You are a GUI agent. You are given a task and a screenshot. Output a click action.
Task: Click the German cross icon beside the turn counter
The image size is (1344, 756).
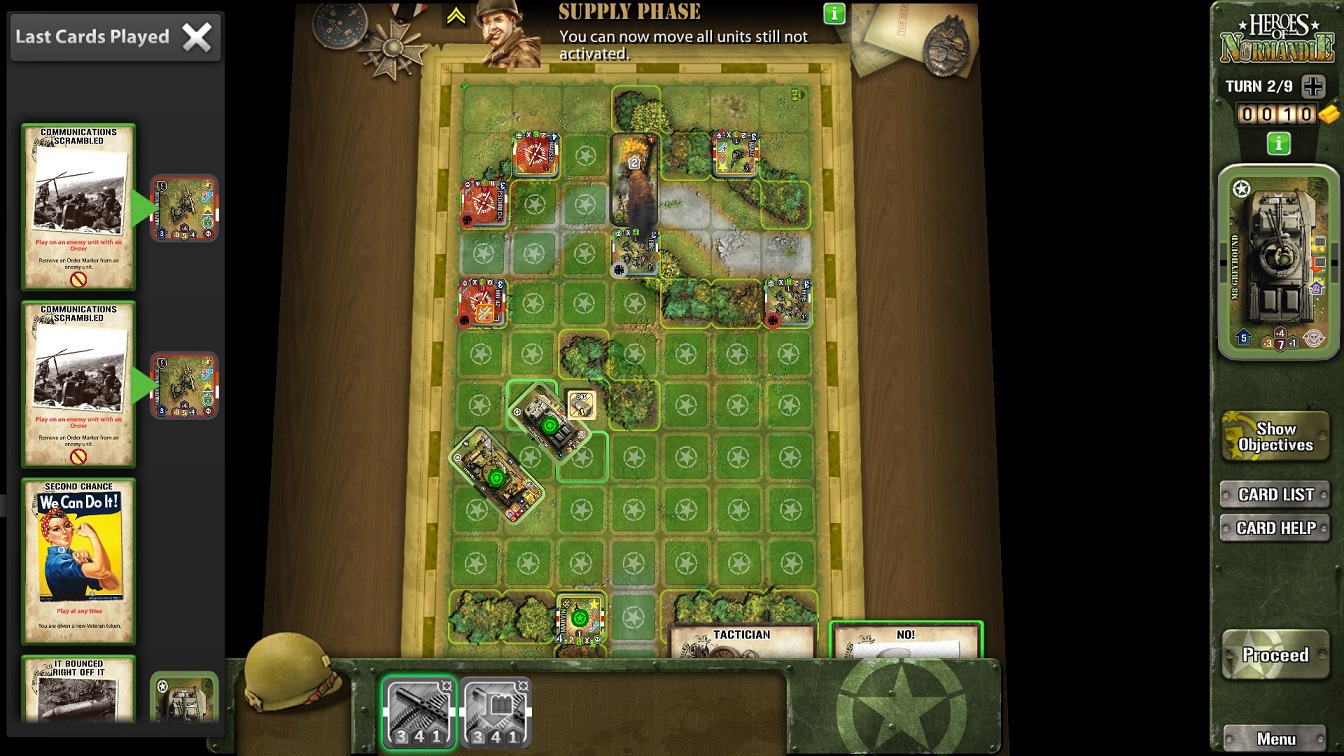coord(1313,86)
